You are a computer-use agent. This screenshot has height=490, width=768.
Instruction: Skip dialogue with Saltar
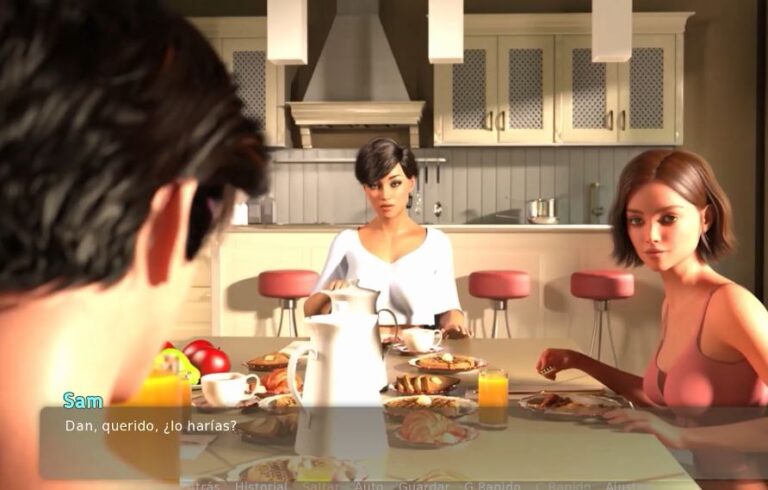point(320,485)
